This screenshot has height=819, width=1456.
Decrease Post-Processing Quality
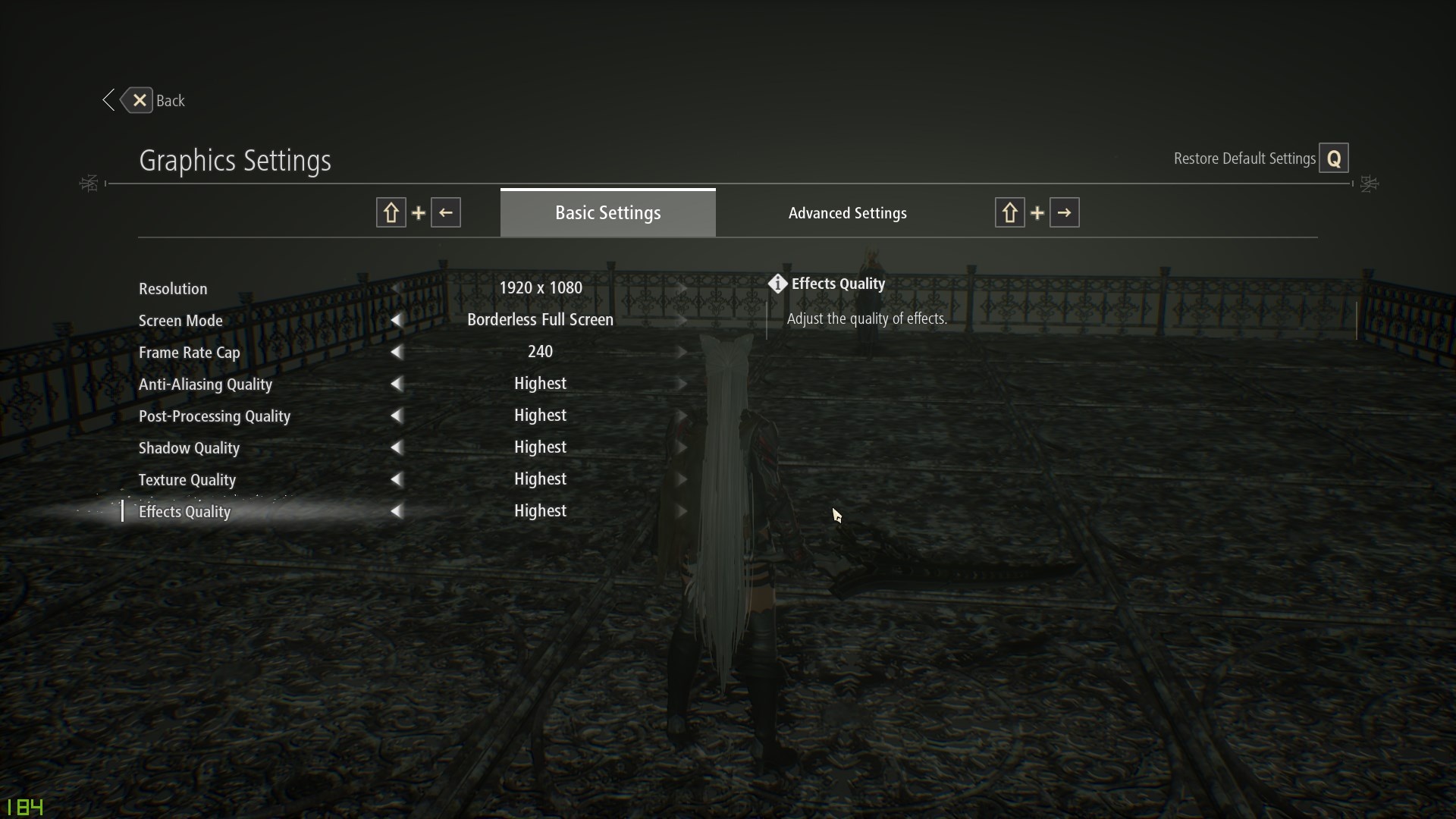coord(396,416)
